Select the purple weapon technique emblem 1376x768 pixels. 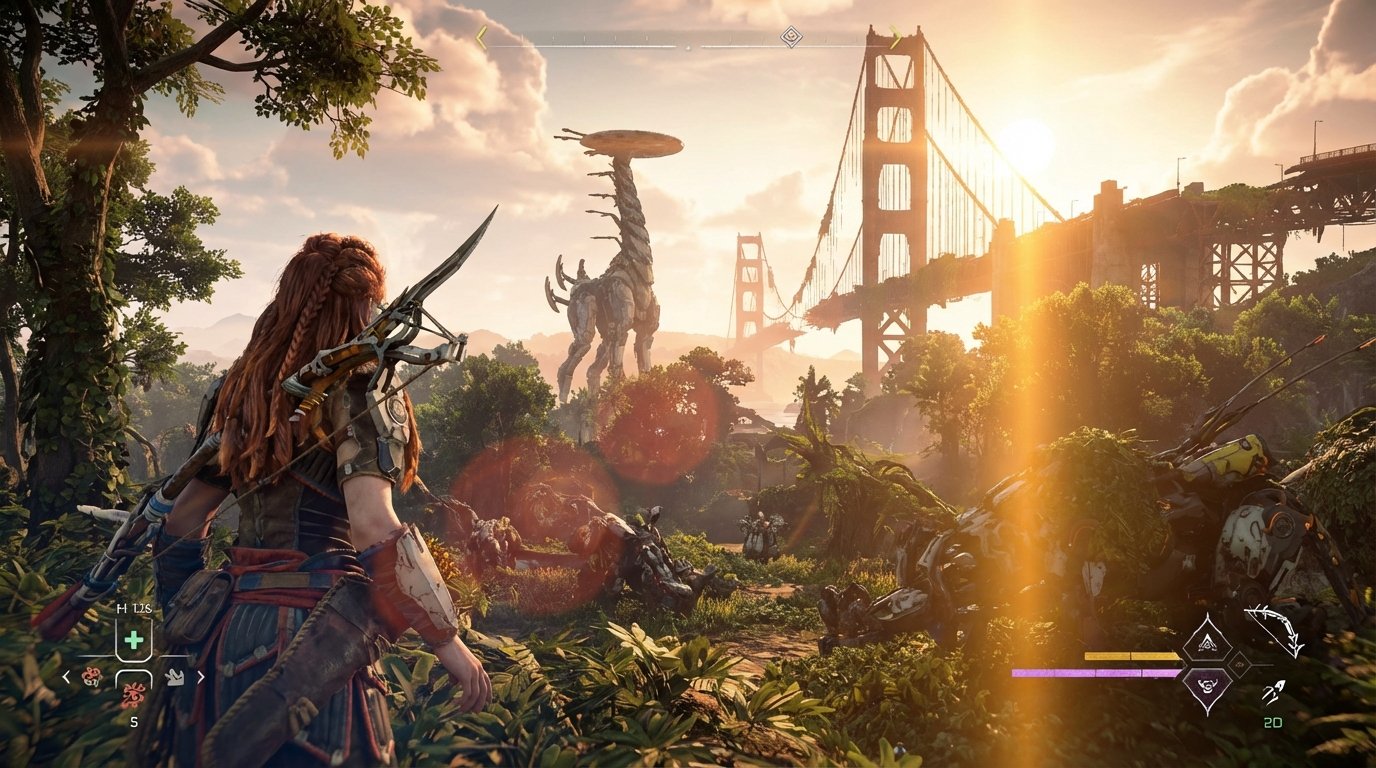(x=1207, y=687)
